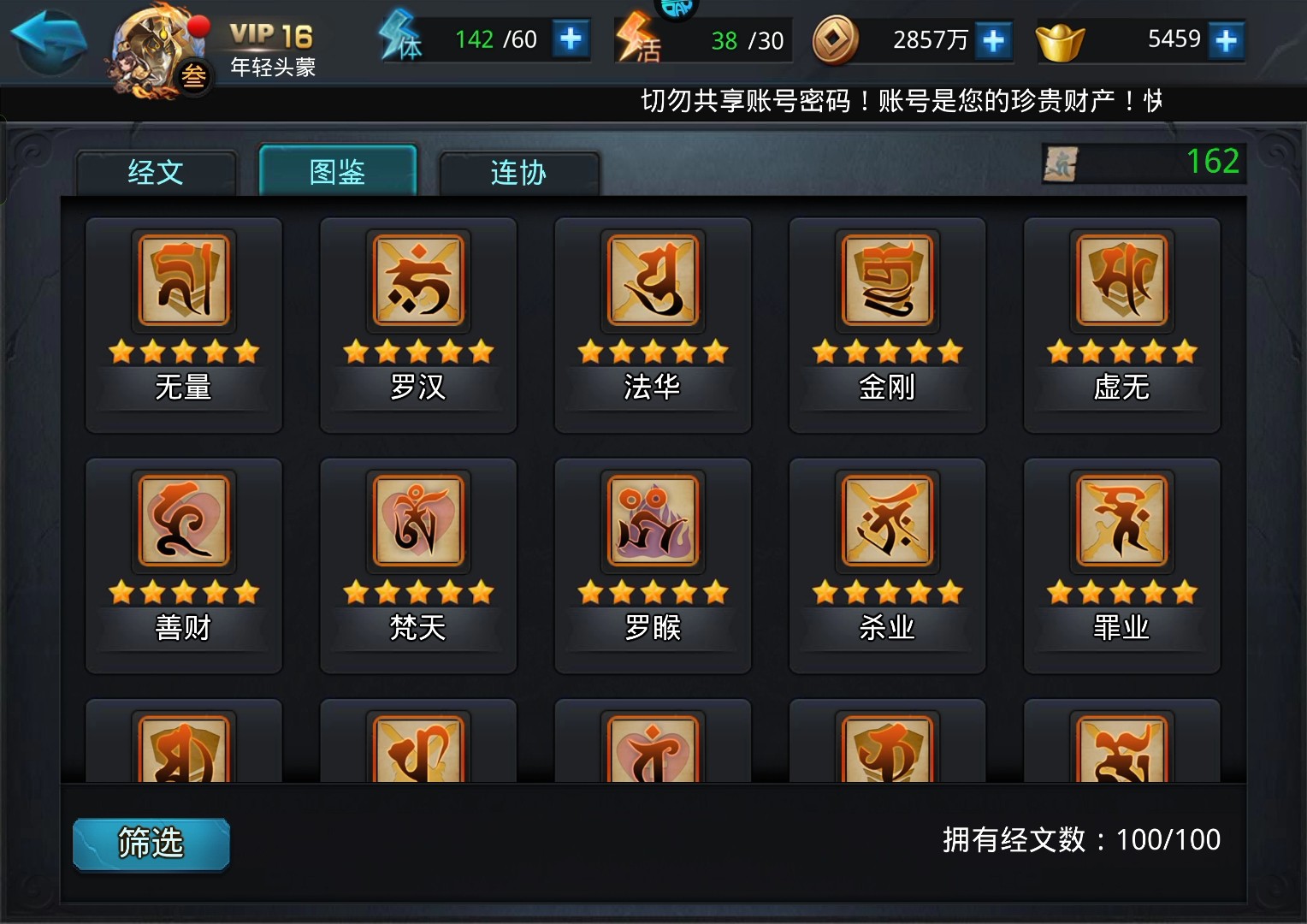Image resolution: width=1307 pixels, height=924 pixels.
Task: Select the 虚无 scripture icon
Action: pyautogui.click(x=1121, y=281)
